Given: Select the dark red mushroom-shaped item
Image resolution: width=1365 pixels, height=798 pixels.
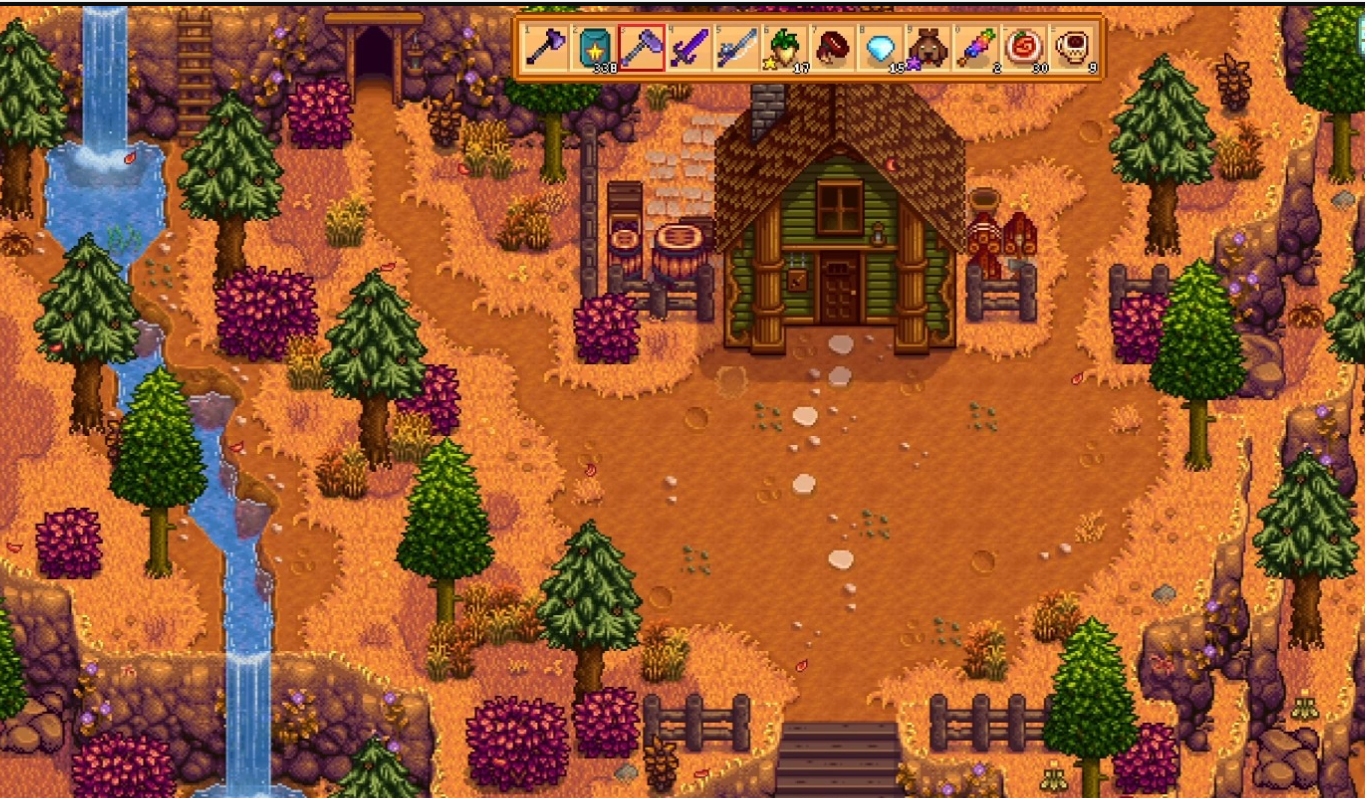Looking at the screenshot, I should pyautogui.click(x=833, y=47).
